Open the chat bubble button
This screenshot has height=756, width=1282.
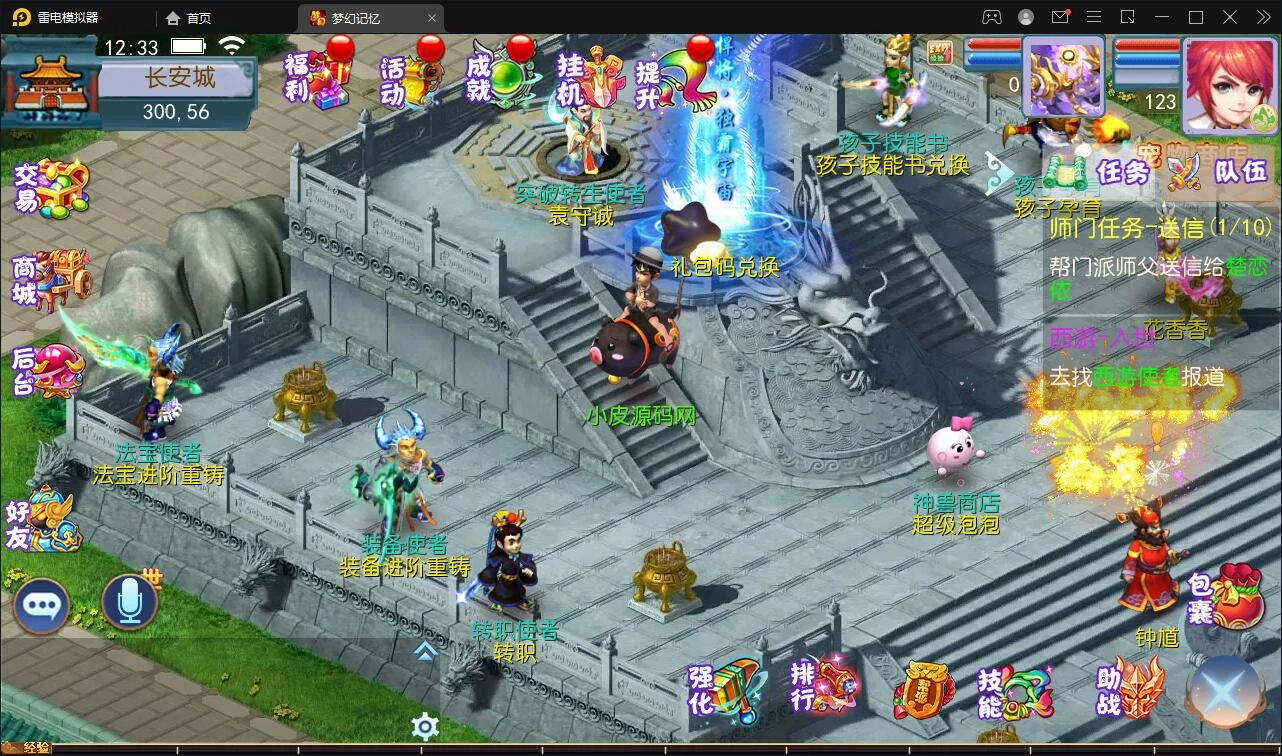coord(42,604)
